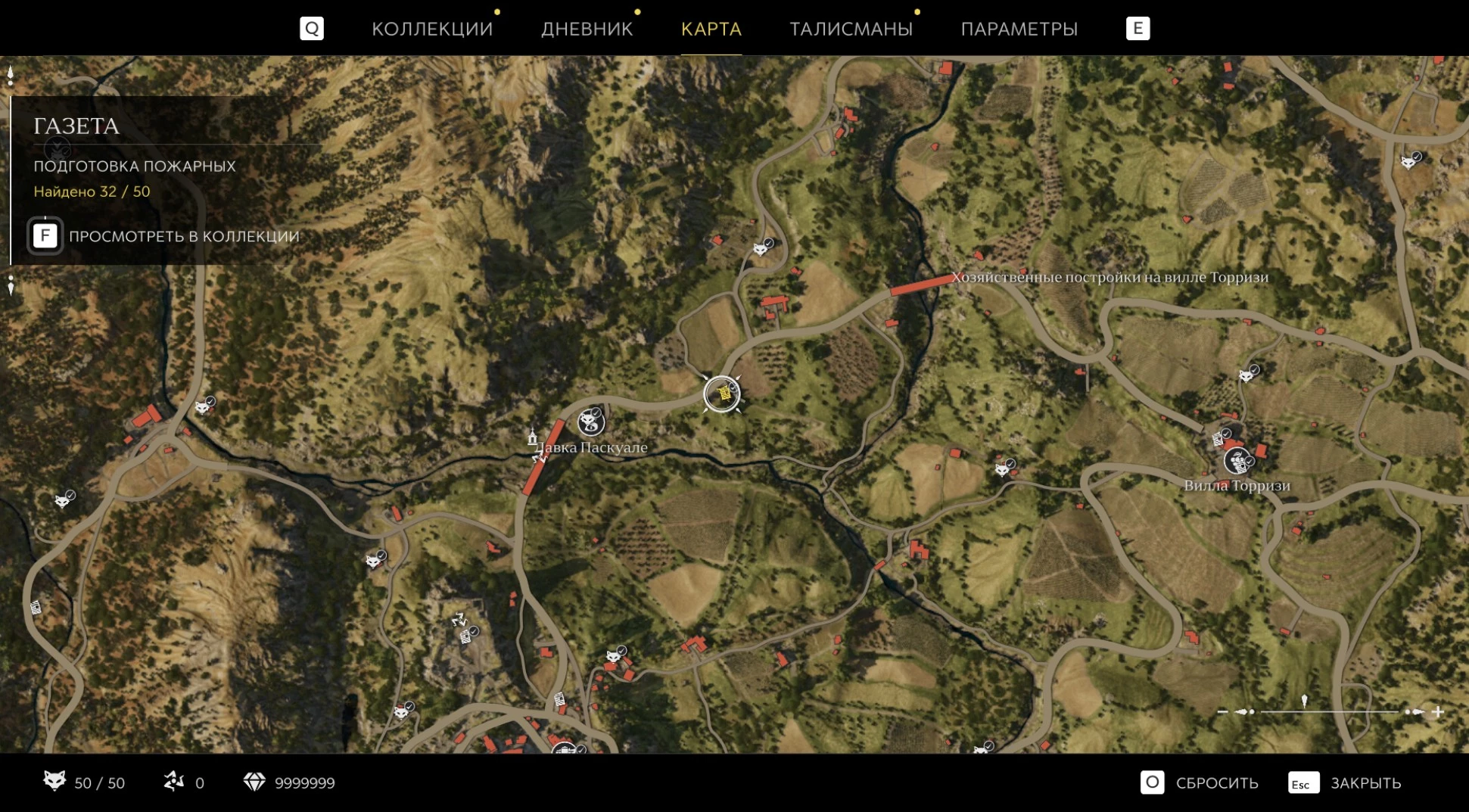Go to the Талисманы tab
Image resolution: width=1469 pixels, height=812 pixels.
click(x=851, y=29)
